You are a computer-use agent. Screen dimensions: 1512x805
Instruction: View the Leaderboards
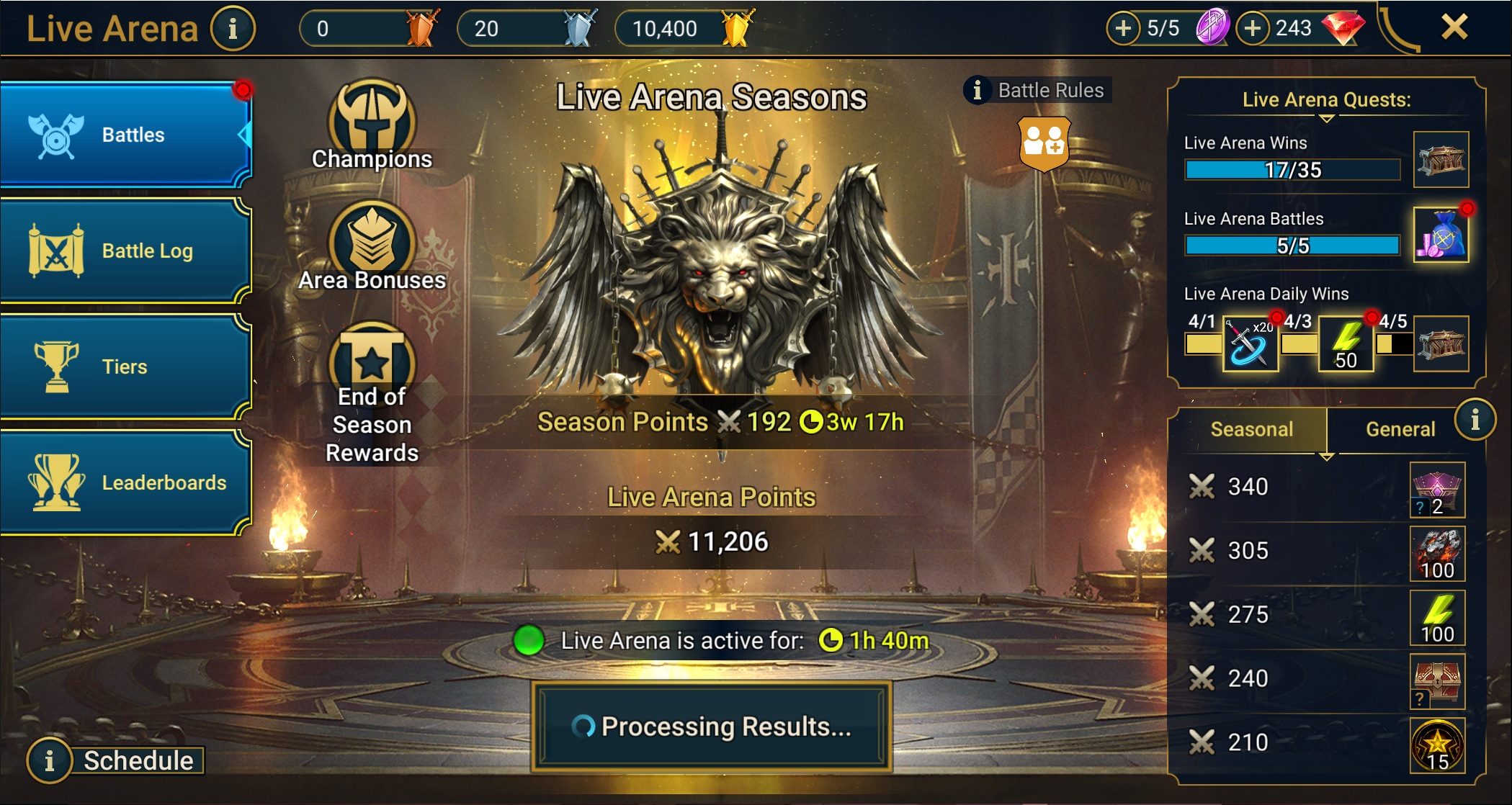126,482
